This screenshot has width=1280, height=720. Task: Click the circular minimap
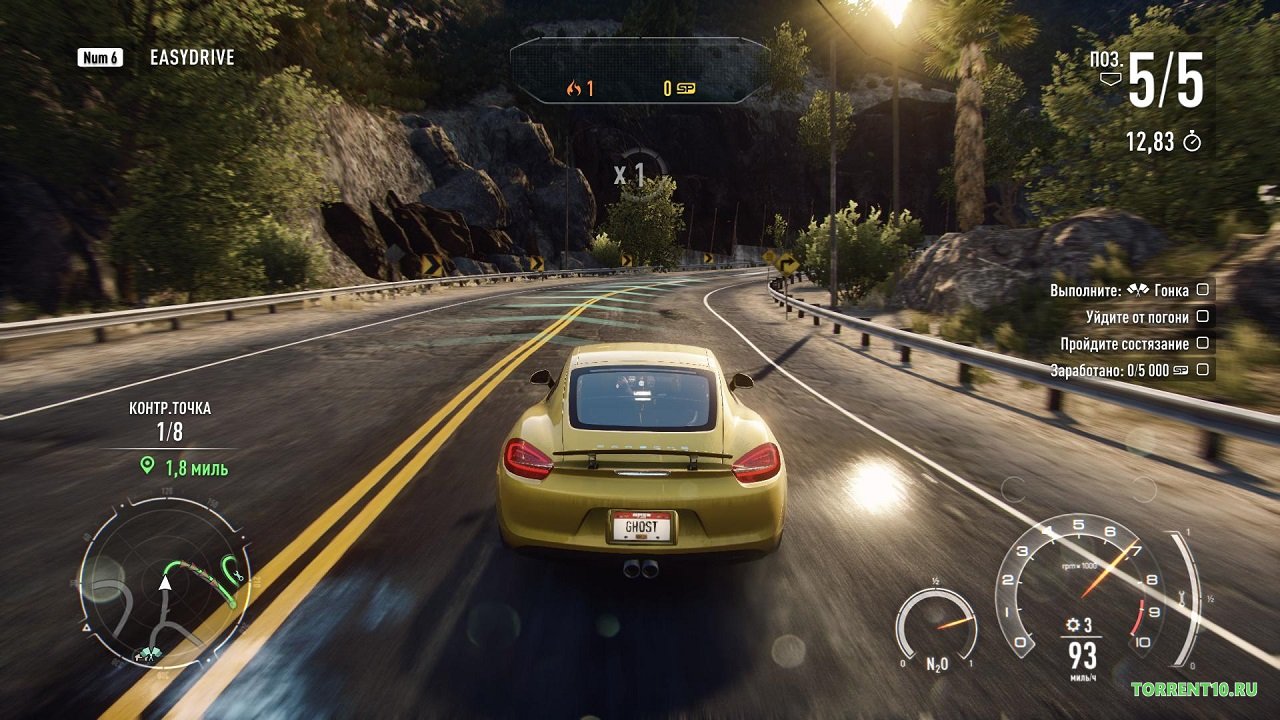click(166, 583)
